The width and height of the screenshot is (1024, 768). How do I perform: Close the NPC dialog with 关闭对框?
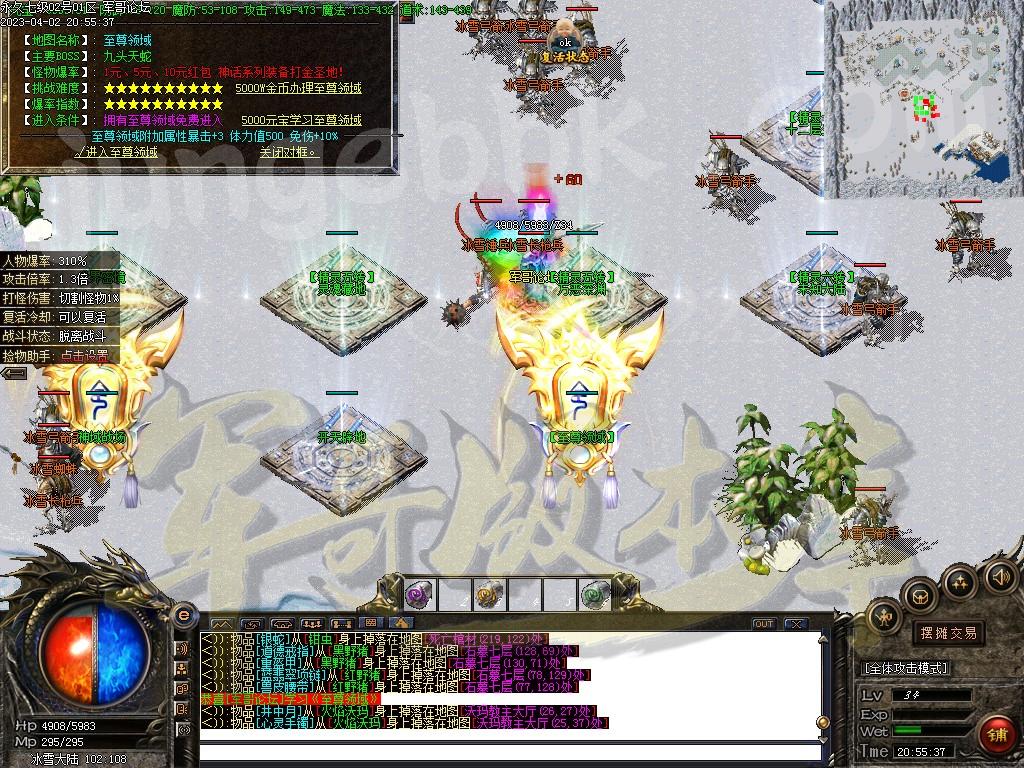[x=288, y=152]
